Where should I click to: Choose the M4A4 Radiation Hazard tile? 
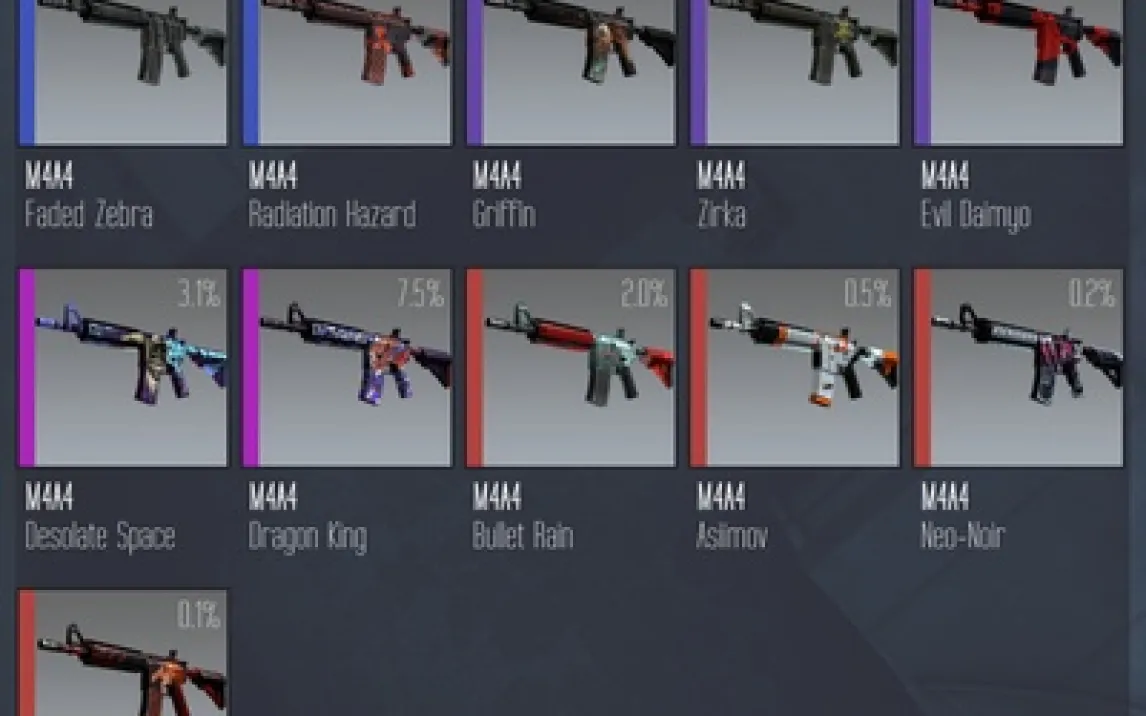pos(346,70)
